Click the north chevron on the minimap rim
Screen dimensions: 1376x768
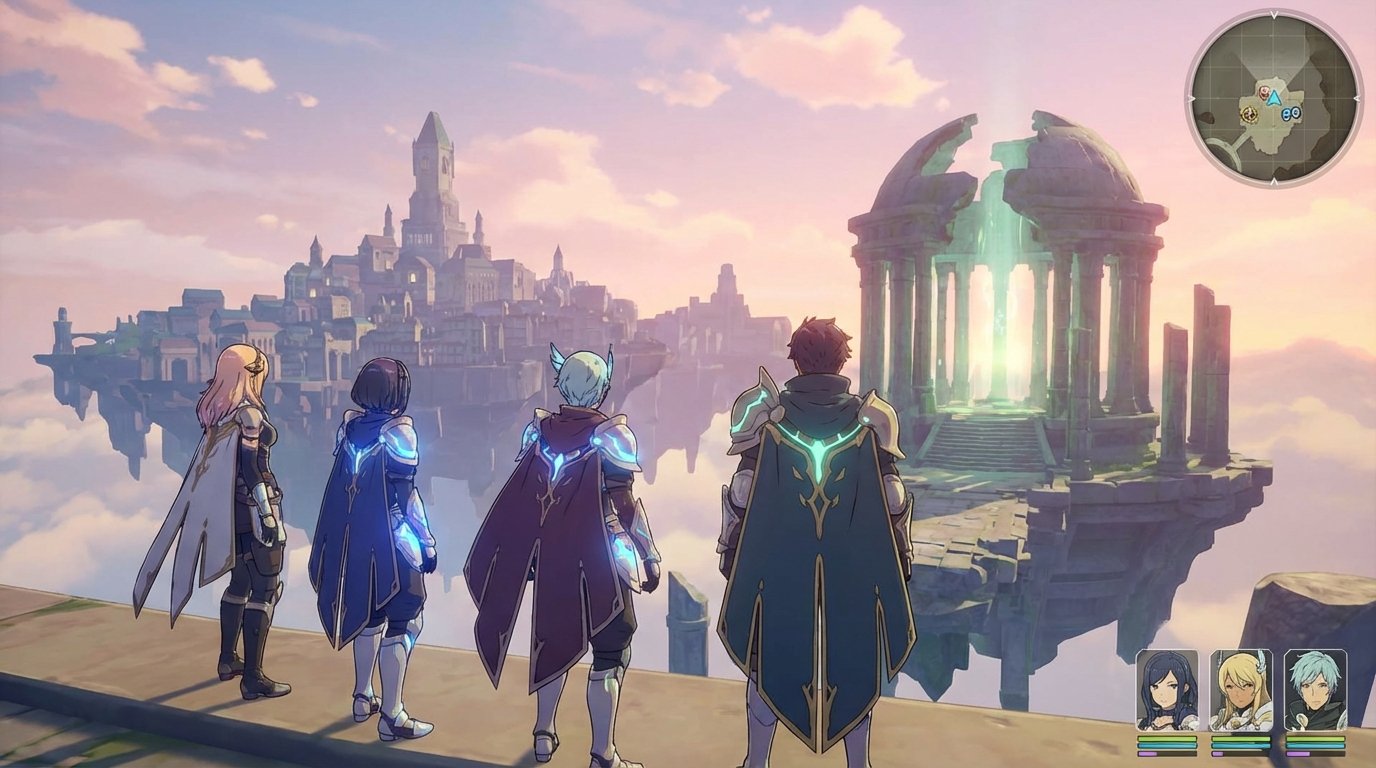[x=1273, y=14]
